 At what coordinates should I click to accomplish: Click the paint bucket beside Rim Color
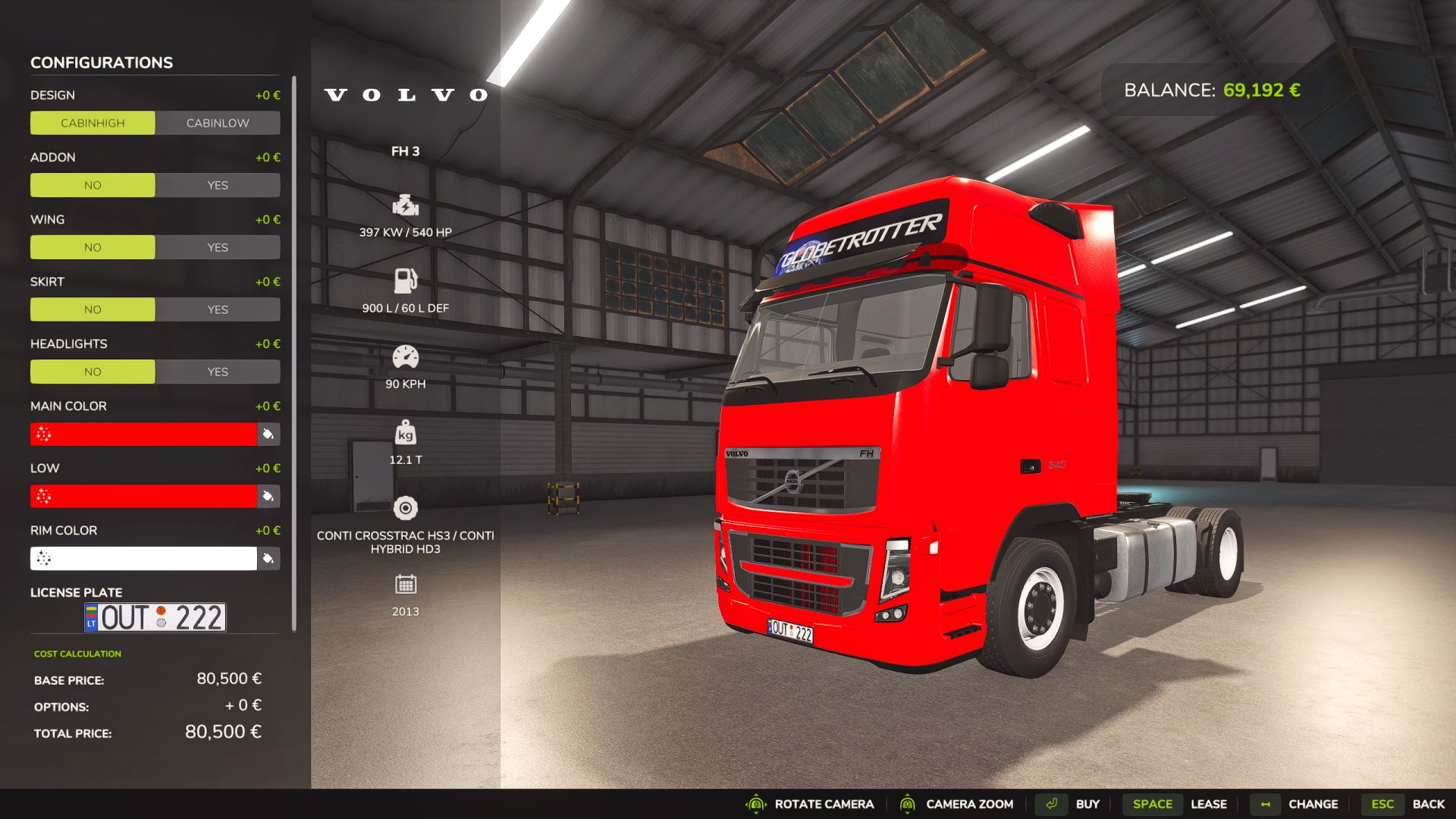click(x=268, y=558)
